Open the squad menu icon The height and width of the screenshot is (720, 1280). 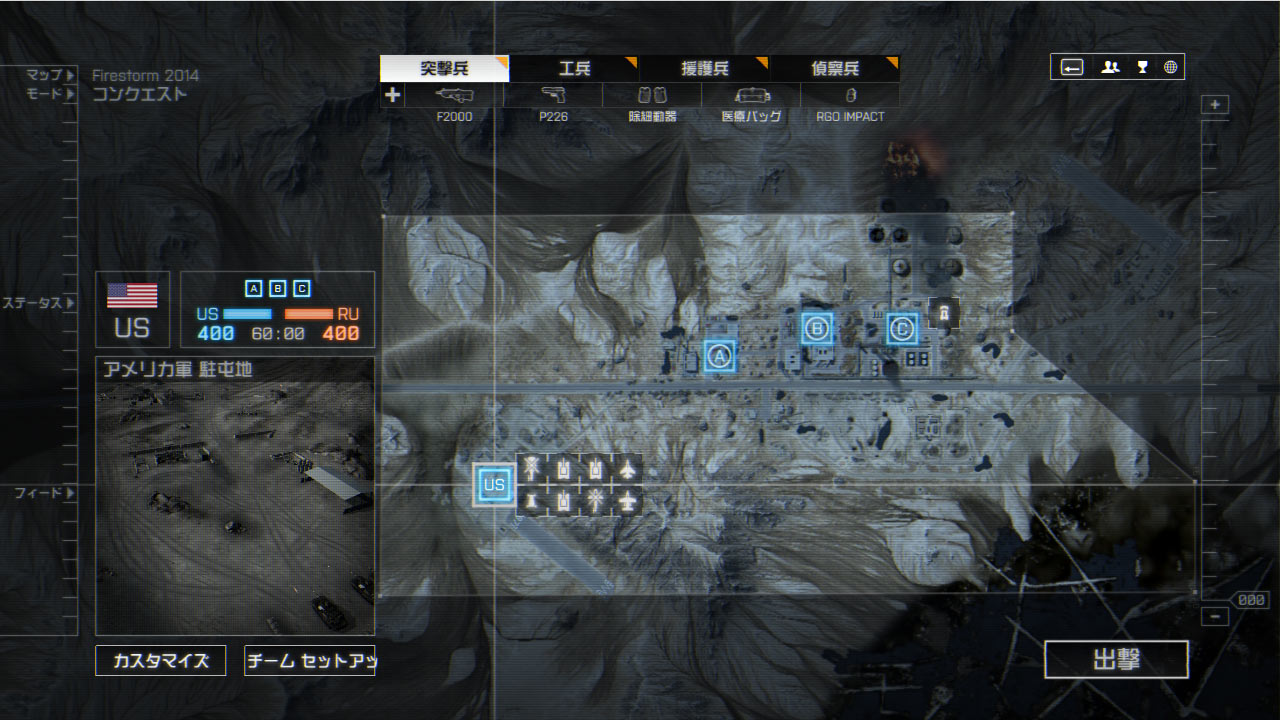click(1110, 67)
